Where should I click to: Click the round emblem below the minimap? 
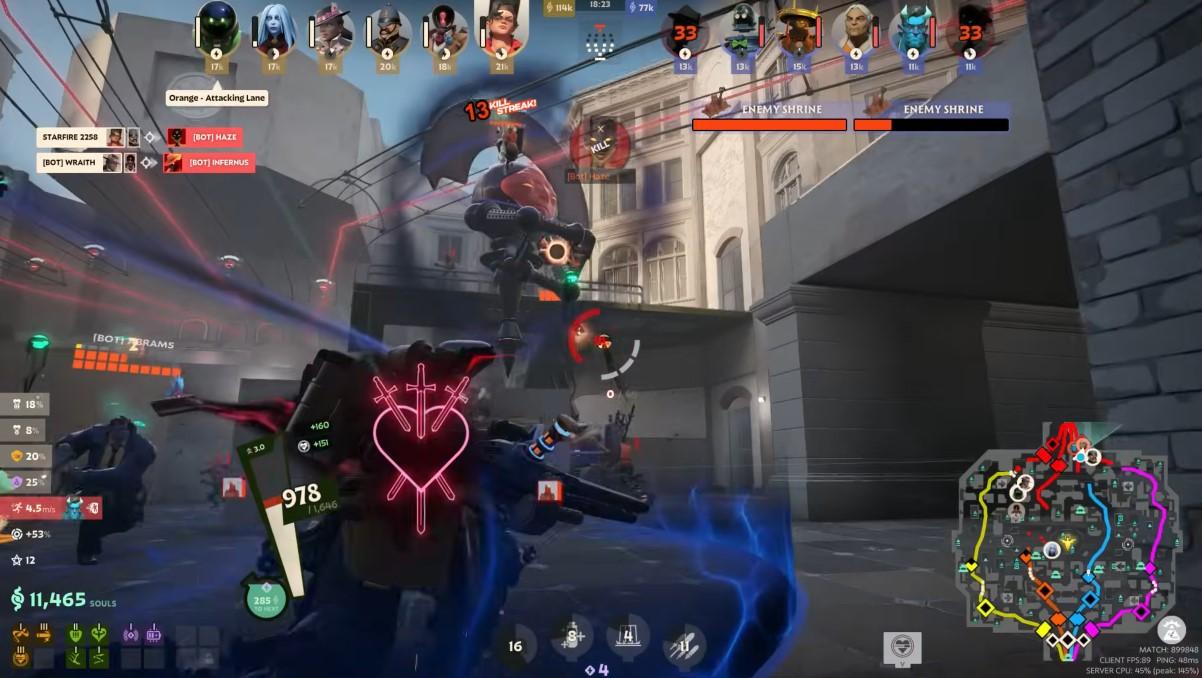pyautogui.click(x=1171, y=630)
